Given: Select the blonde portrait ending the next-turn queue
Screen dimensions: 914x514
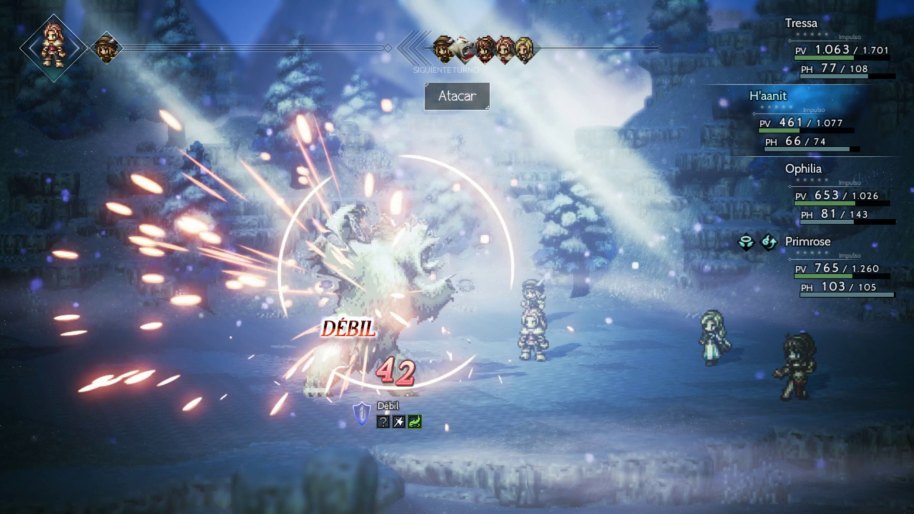Looking at the screenshot, I should [523, 47].
